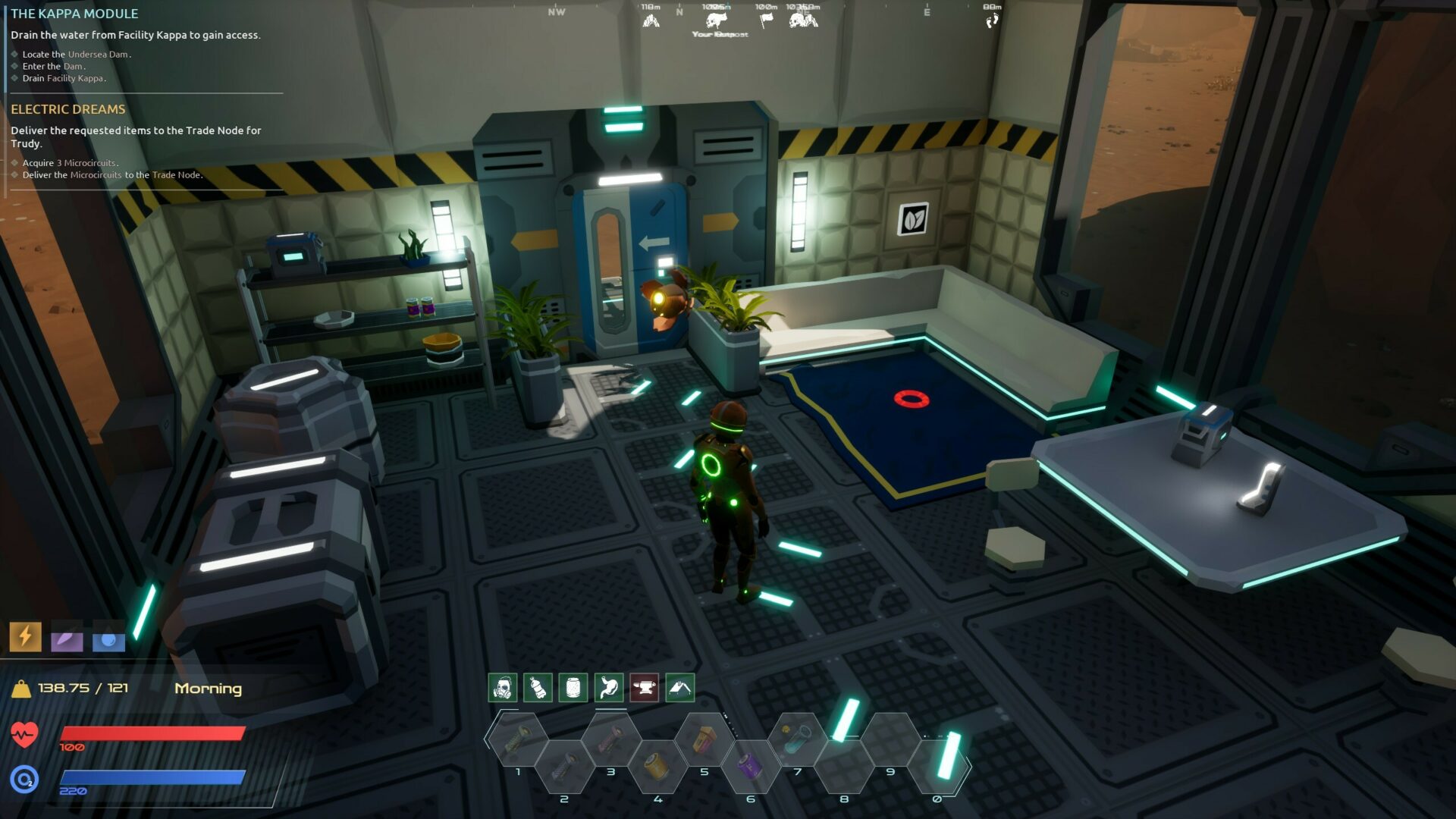Click the stomach hunger status icon
The width and height of the screenshot is (1456, 819).
[x=609, y=688]
